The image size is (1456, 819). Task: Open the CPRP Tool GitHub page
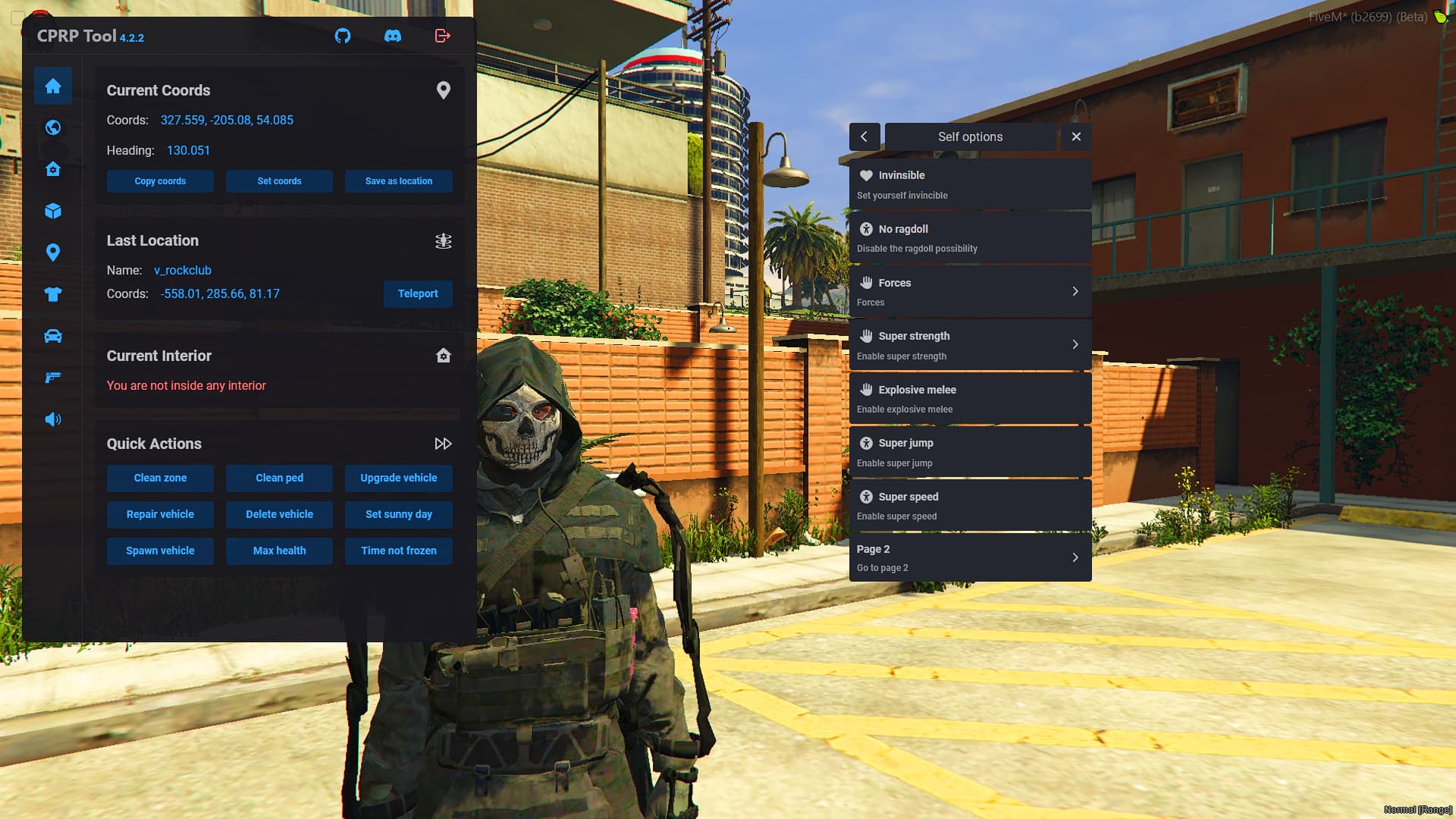click(x=343, y=36)
